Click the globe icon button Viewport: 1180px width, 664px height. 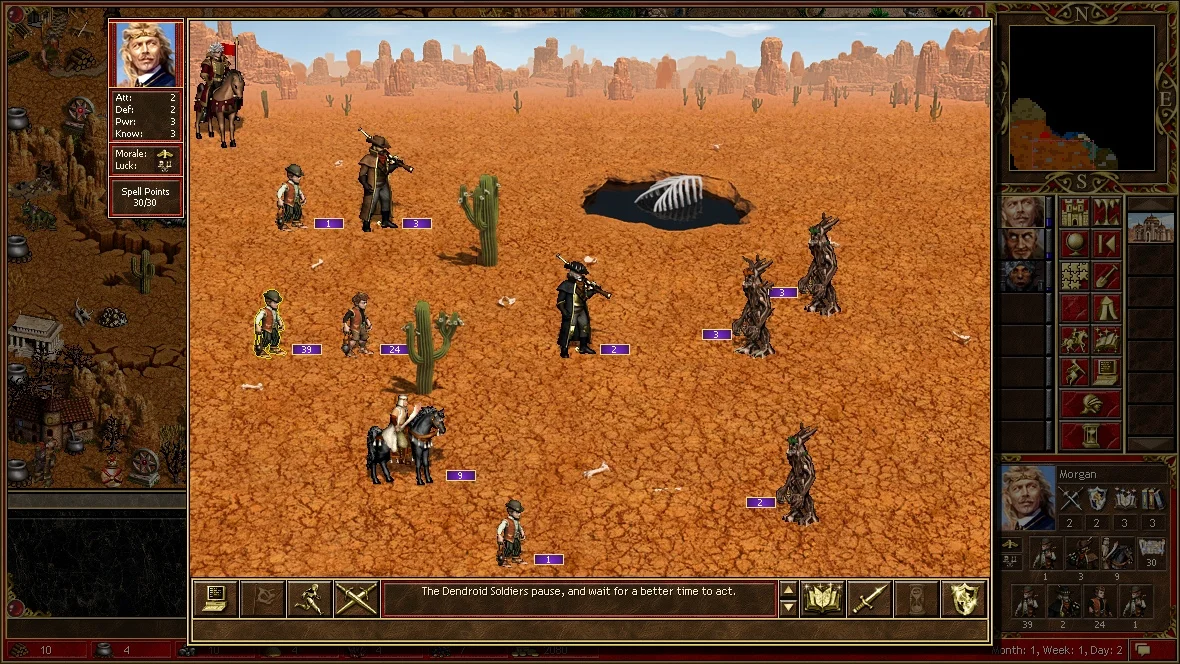[1075, 244]
